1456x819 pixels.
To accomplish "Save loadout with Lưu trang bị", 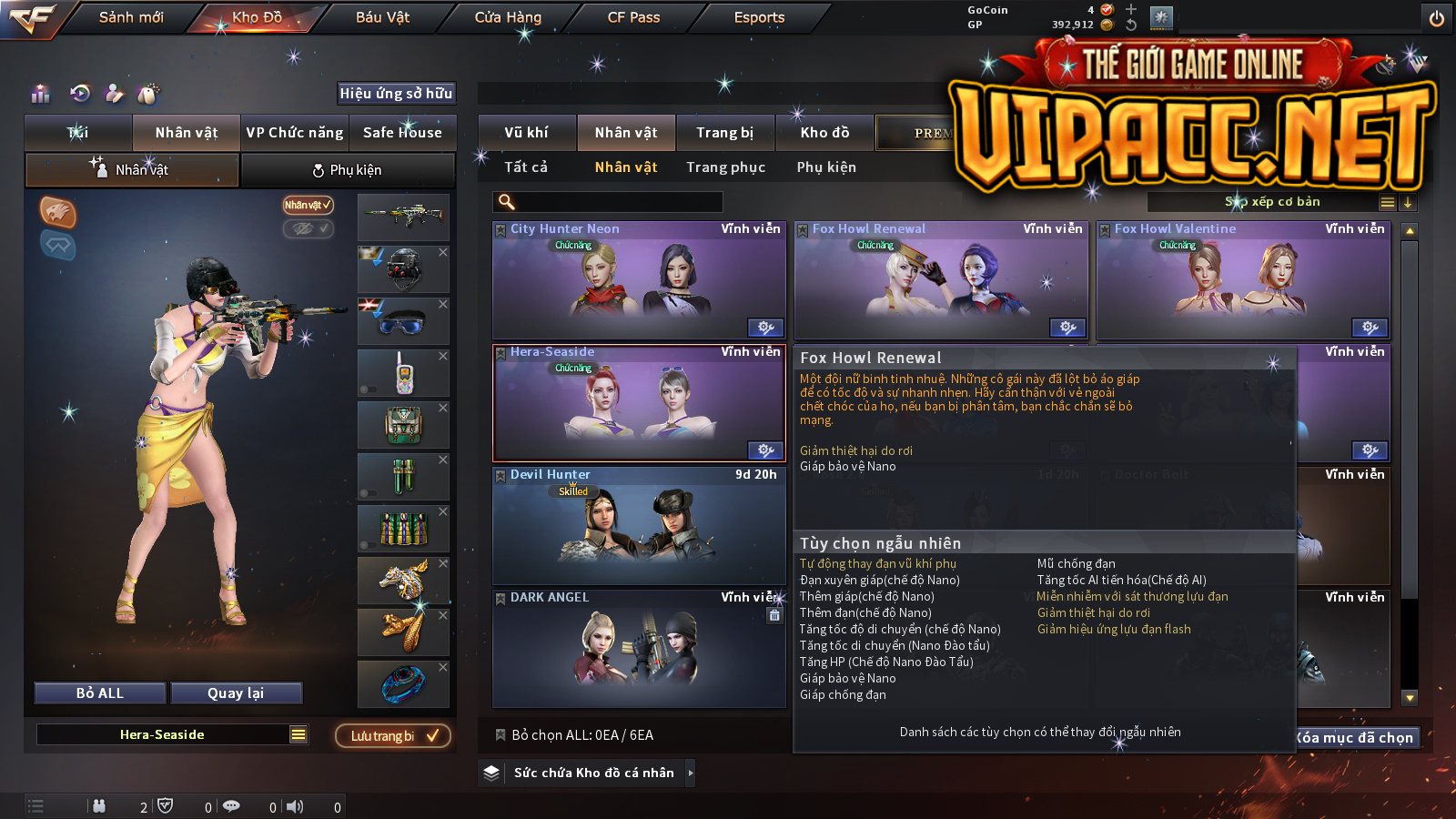I will coord(393,736).
